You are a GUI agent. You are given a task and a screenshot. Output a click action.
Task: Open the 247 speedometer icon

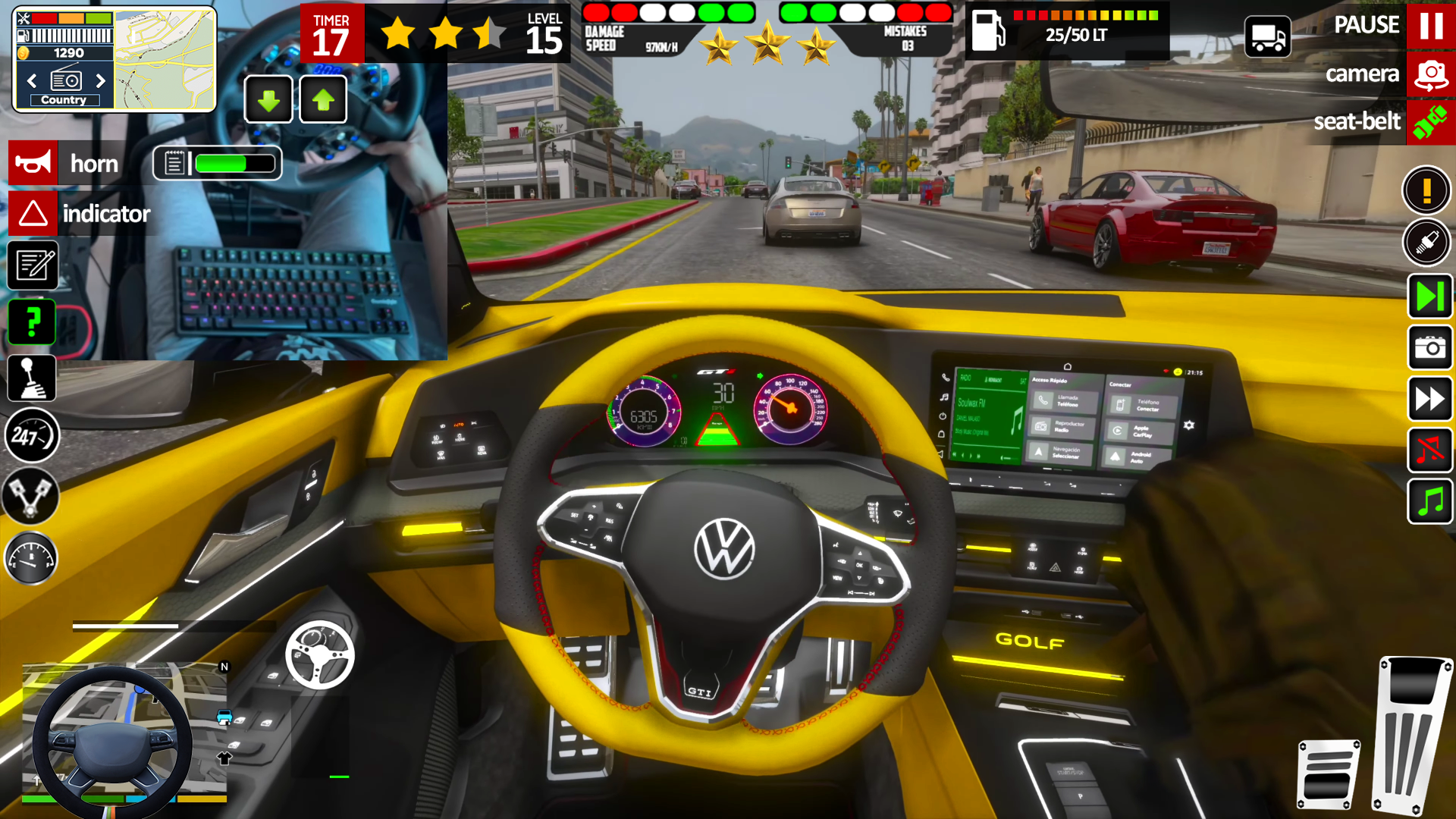coord(32,436)
